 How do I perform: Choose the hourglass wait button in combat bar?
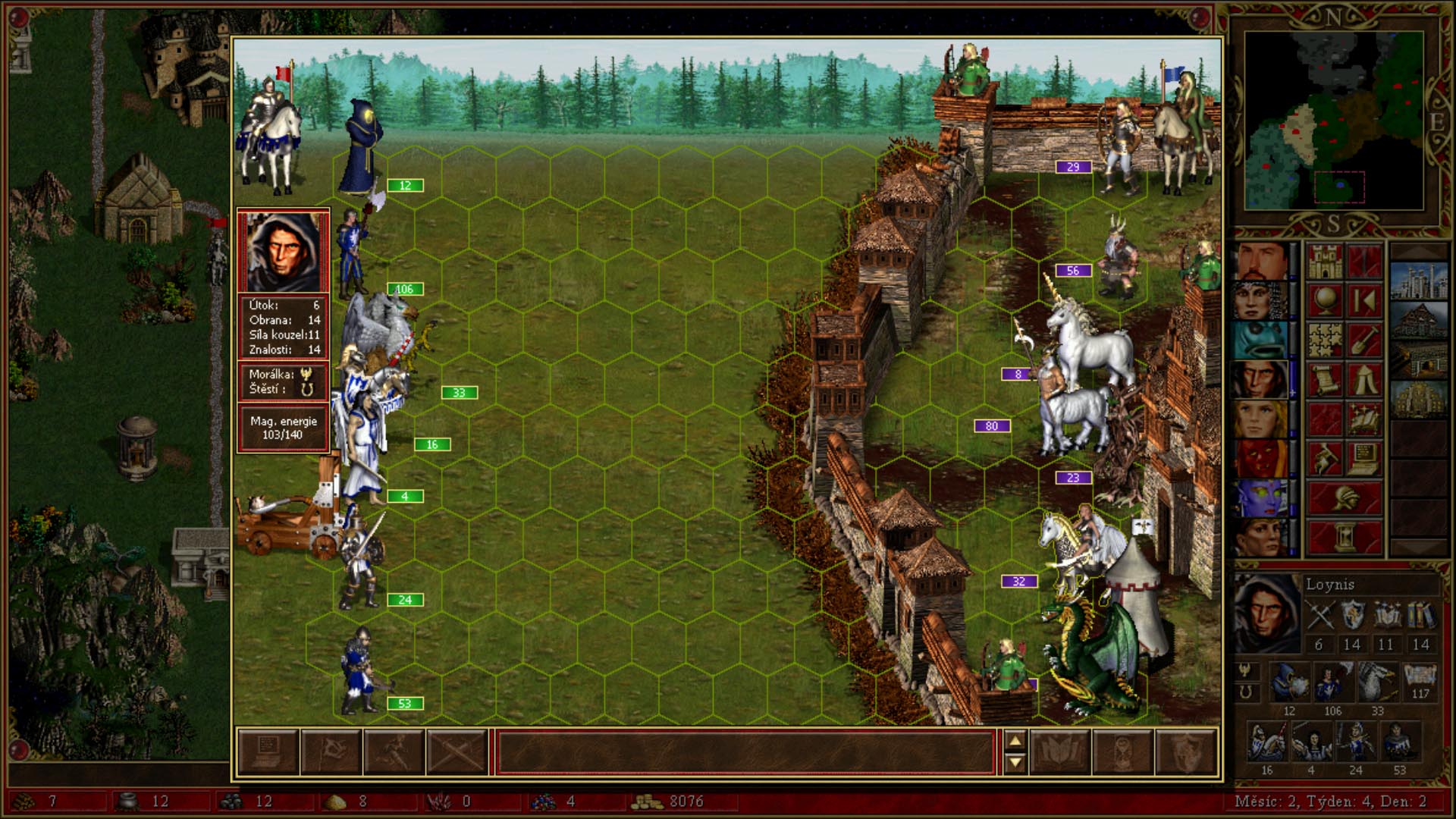click(x=1123, y=752)
